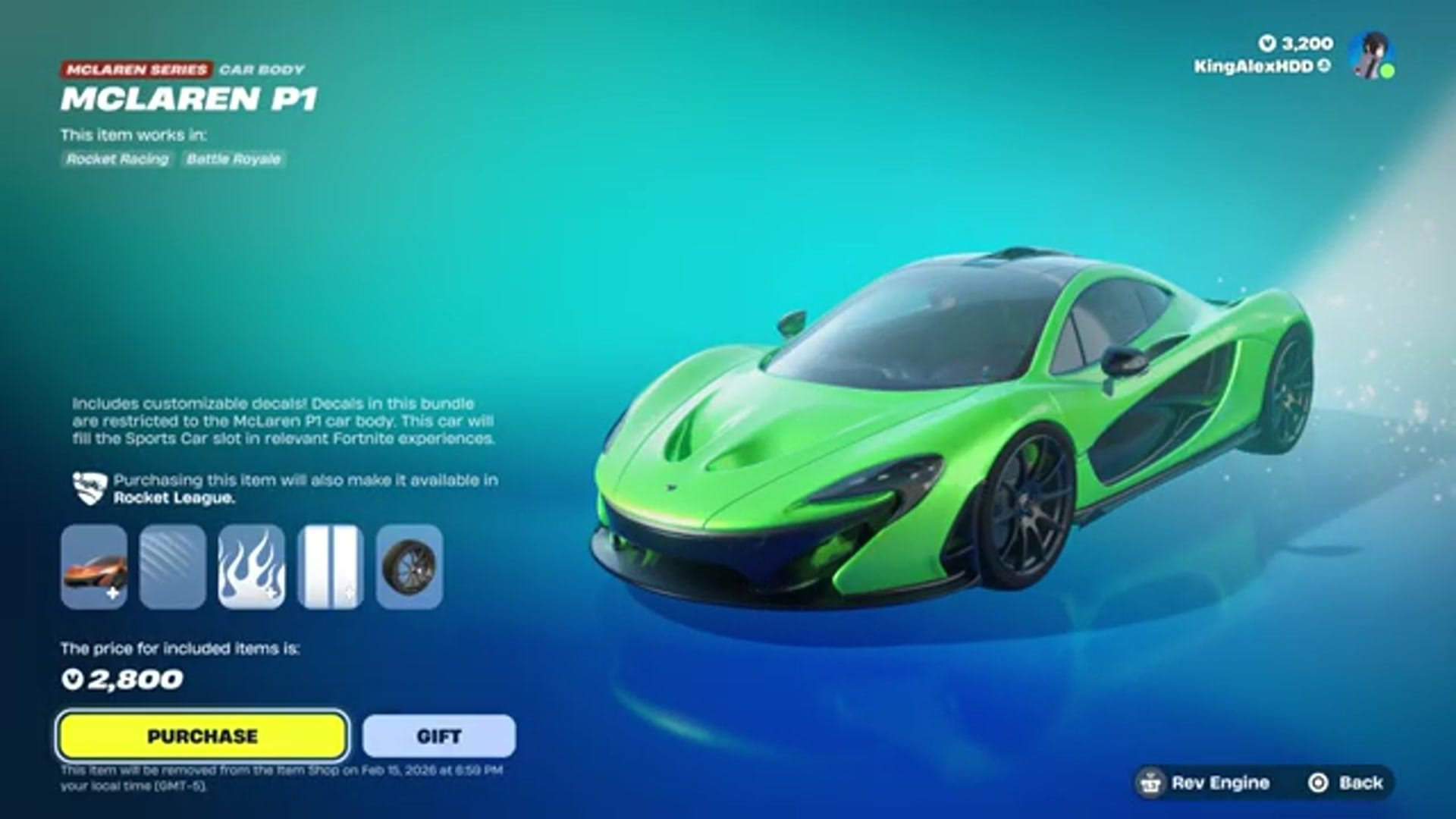The image size is (1456, 819).
Task: Click the Gift button
Action: [x=437, y=735]
